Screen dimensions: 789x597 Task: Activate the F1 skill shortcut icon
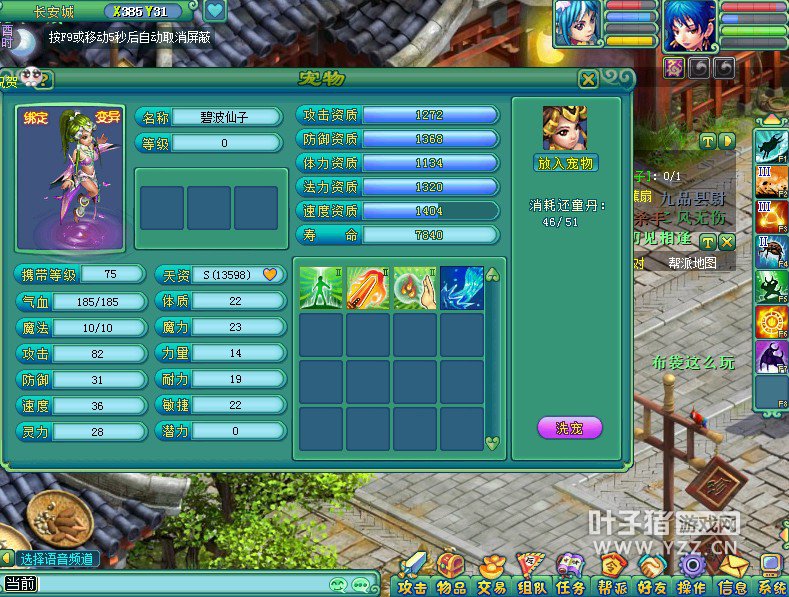point(770,147)
